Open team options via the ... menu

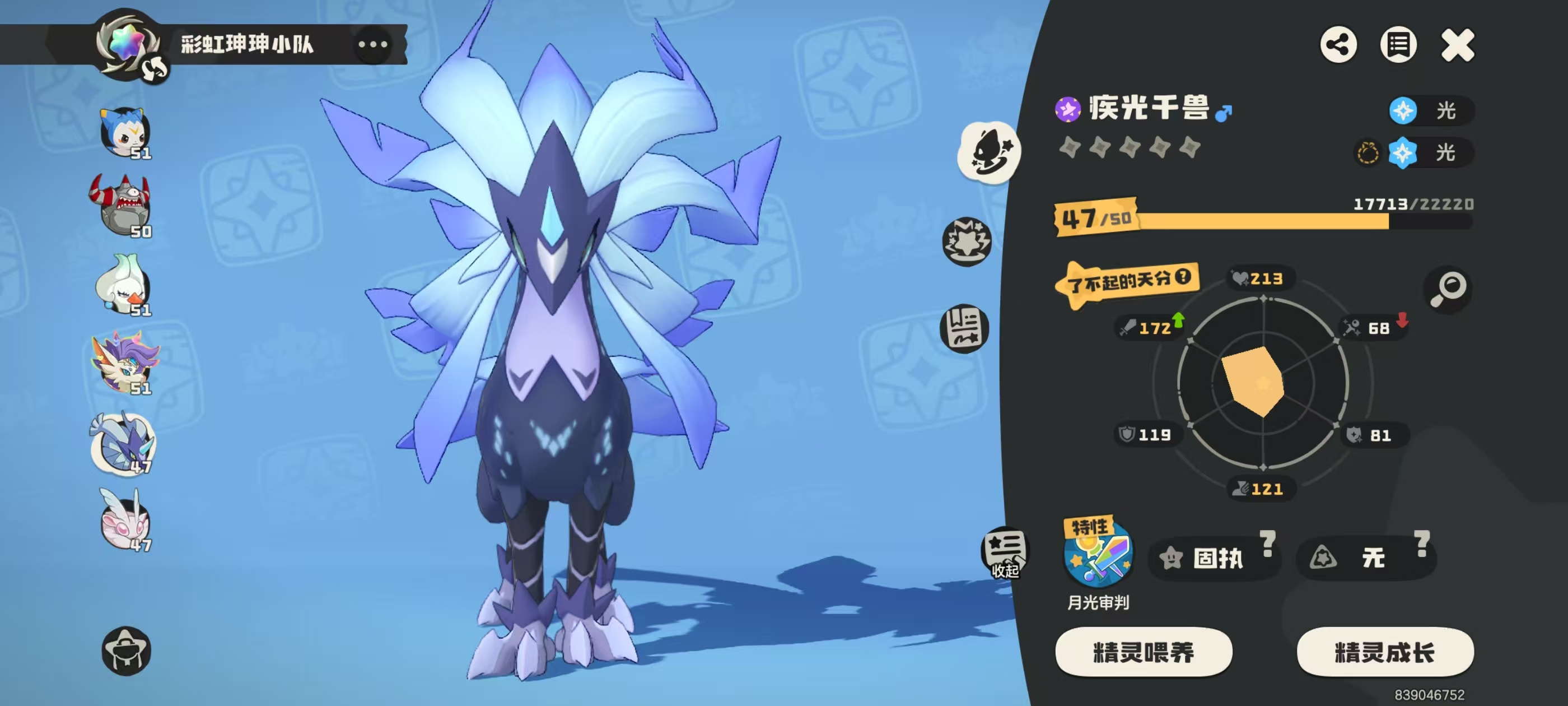click(374, 44)
